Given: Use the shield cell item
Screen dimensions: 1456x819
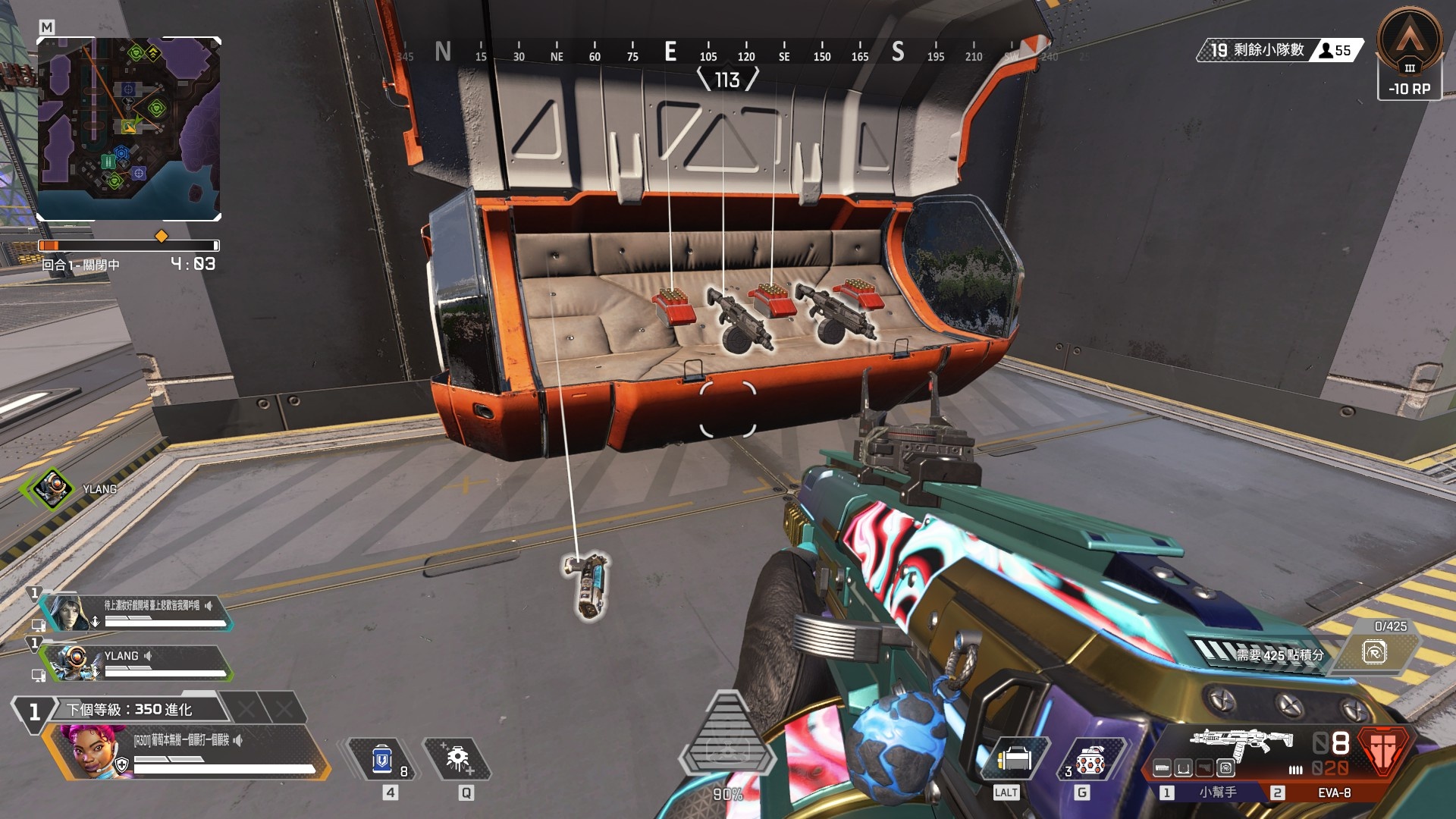Looking at the screenshot, I should 382,759.
